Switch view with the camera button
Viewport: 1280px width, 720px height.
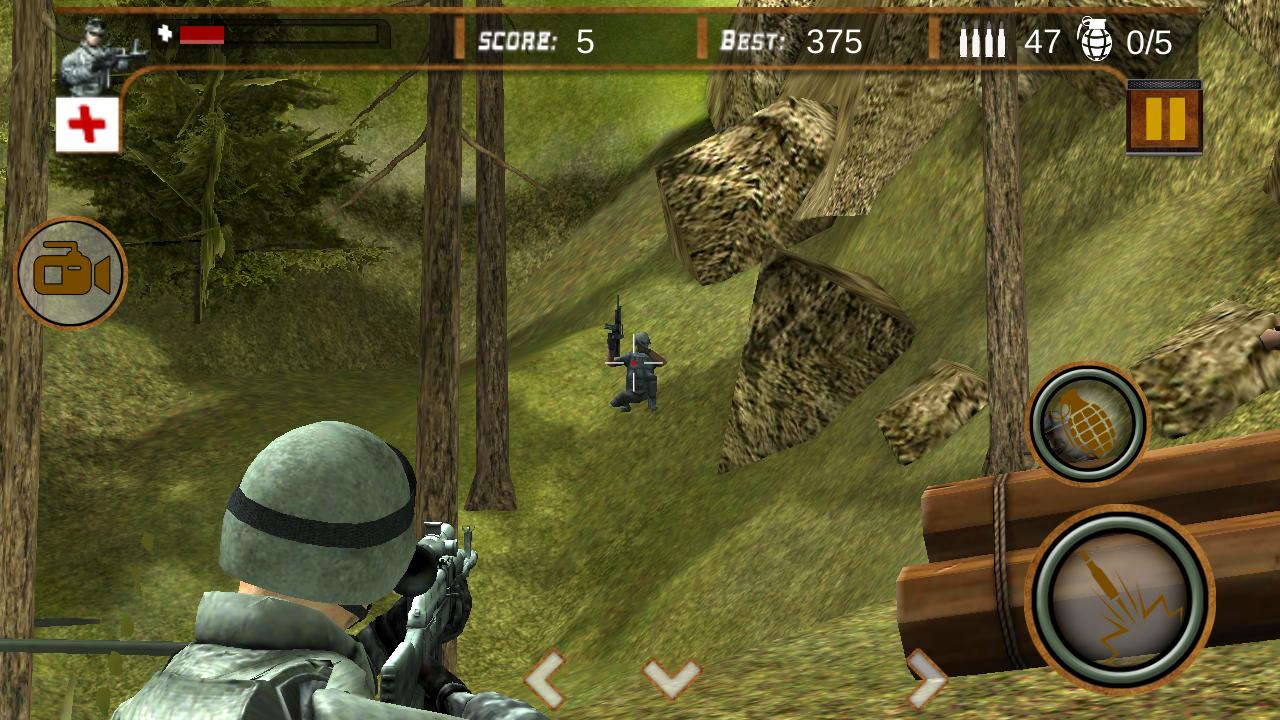[x=71, y=273]
